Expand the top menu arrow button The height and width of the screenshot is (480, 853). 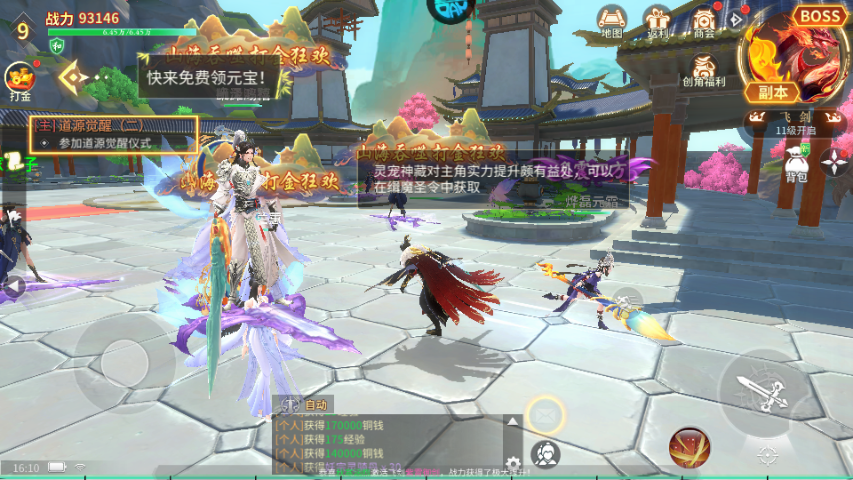coord(737,19)
